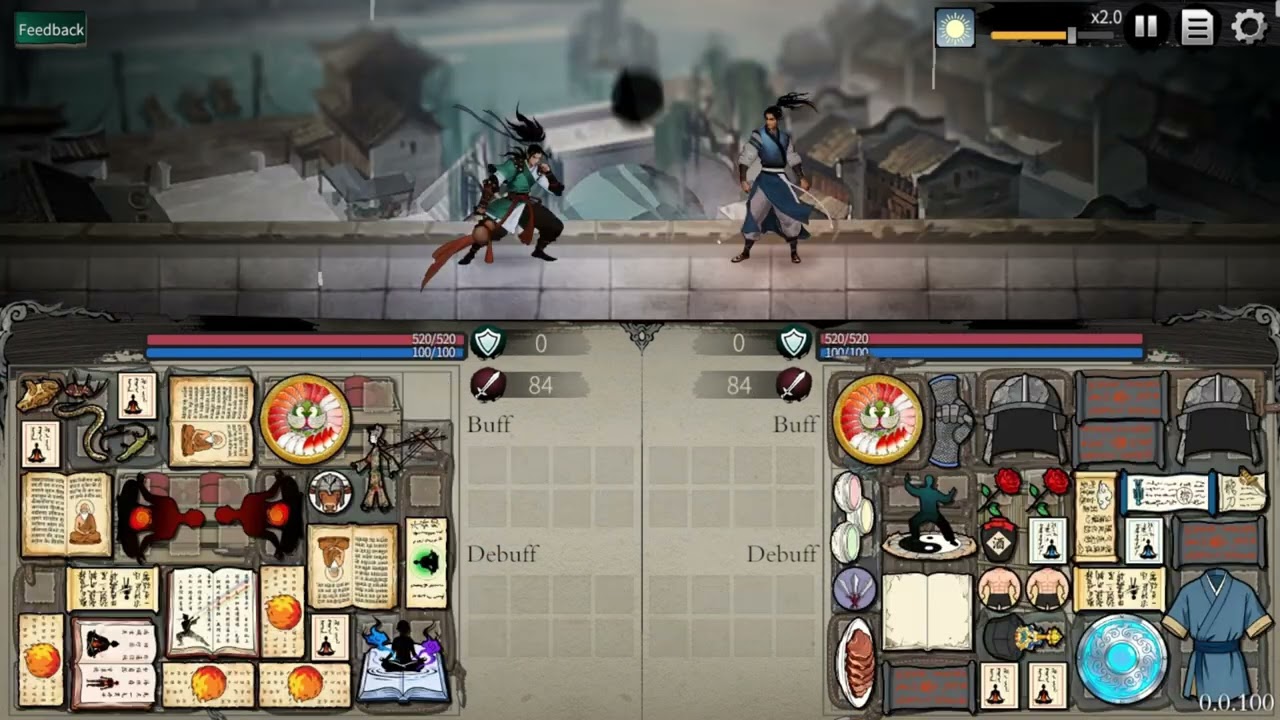1280x720 pixels.
Task: Open the battle log panel
Action: (x=1196, y=28)
